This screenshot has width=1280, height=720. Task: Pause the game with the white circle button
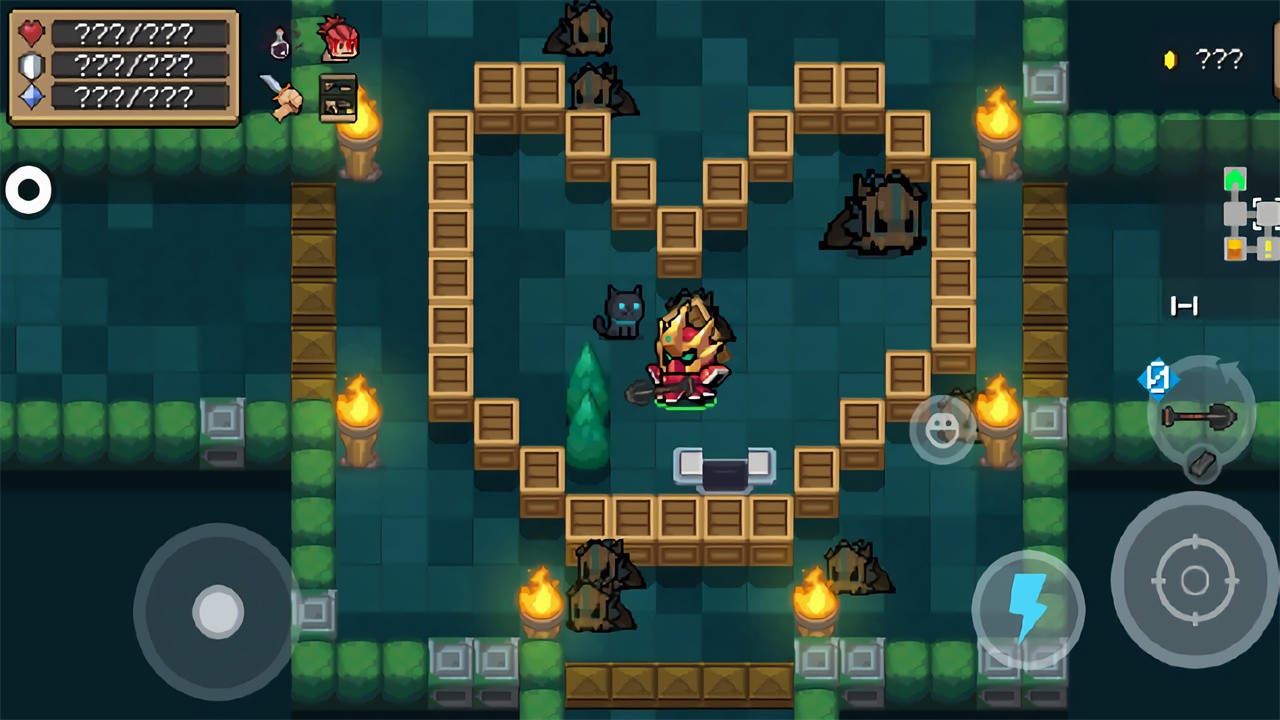pyautogui.click(x=28, y=190)
